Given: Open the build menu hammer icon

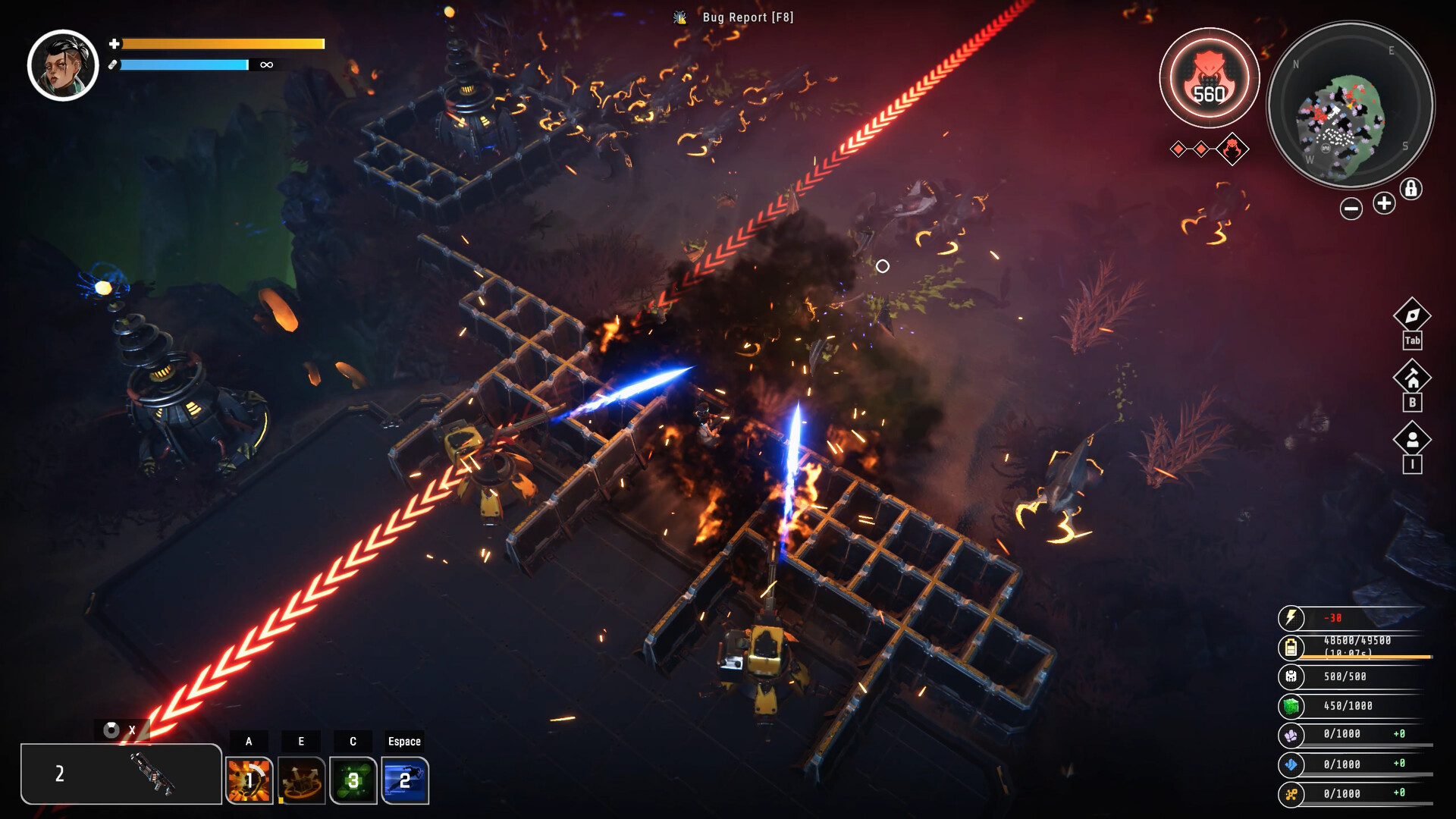Looking at the screenshot, I should tap(1411, 378).
